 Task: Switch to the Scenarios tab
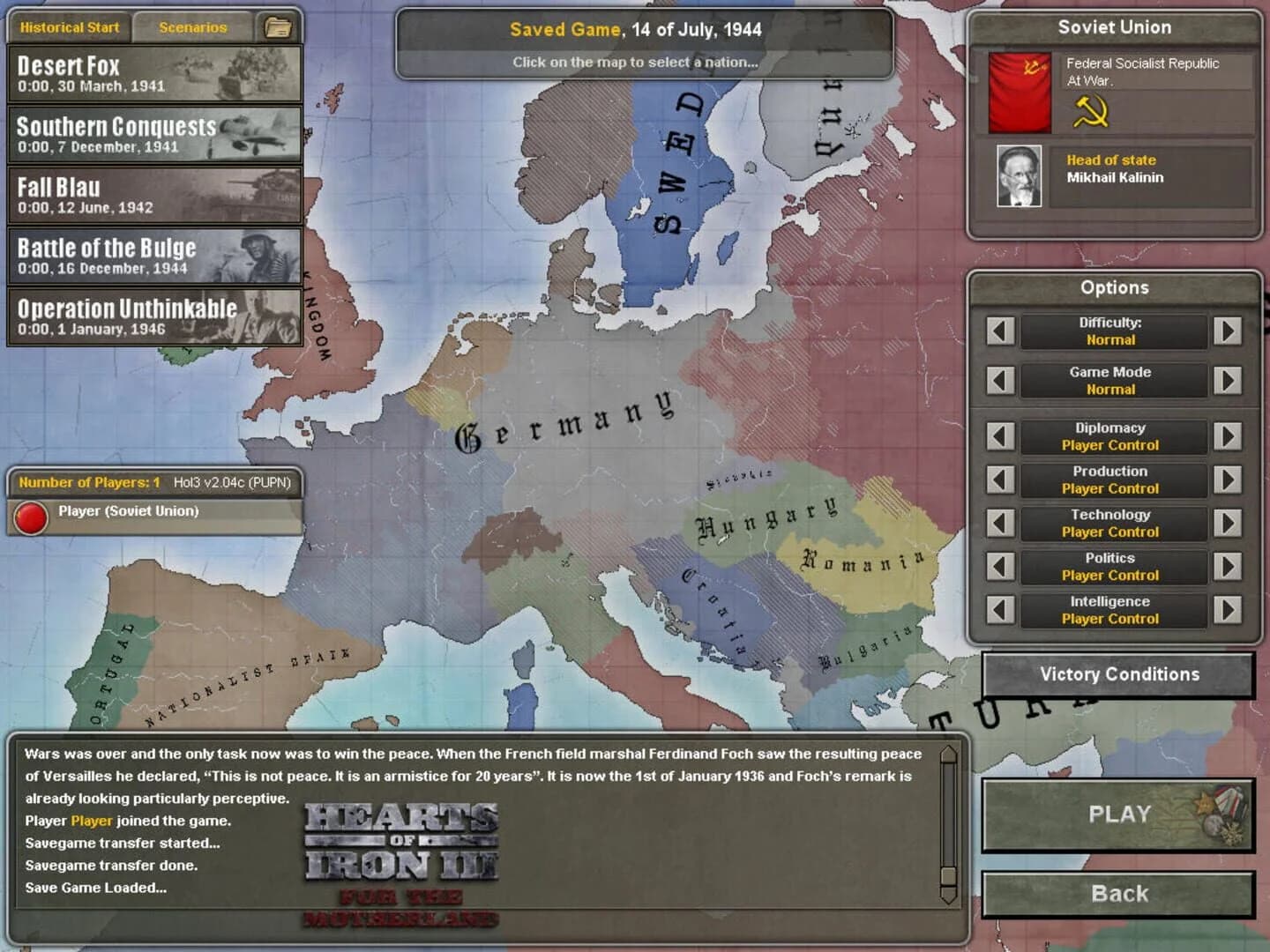[193, 26]
